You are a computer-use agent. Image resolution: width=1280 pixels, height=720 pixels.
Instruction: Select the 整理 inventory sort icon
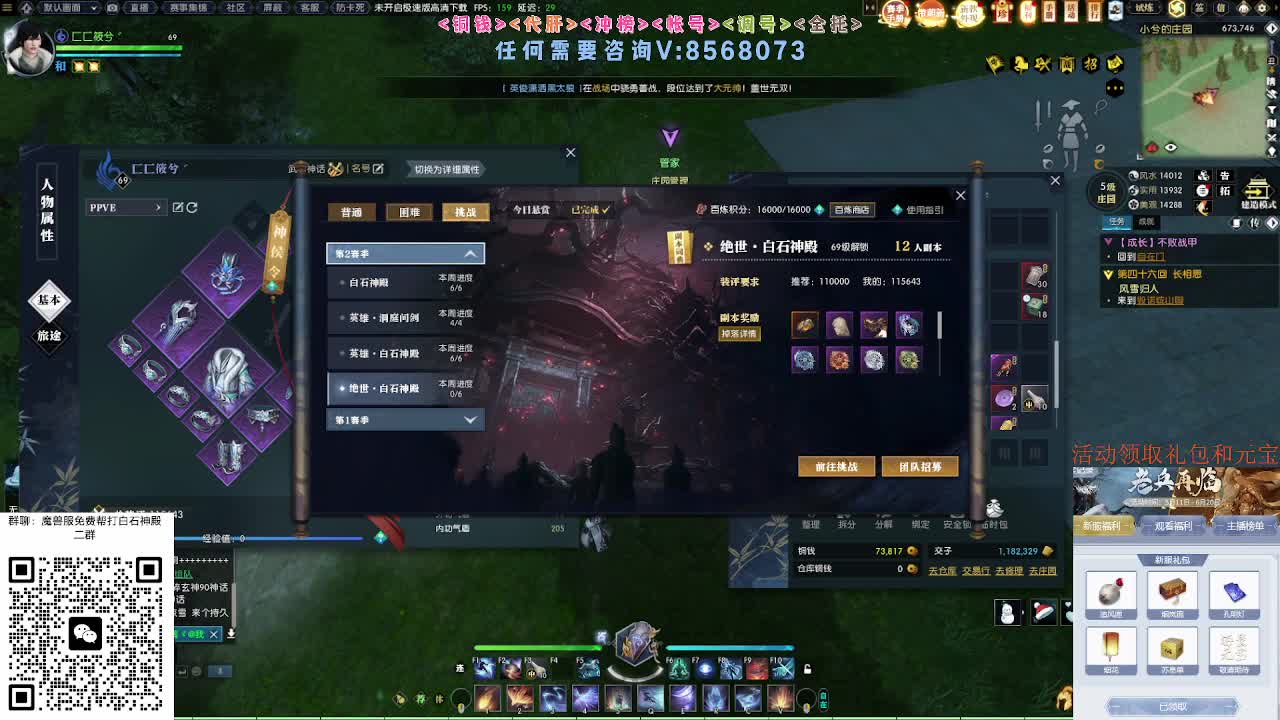pos(811,524)
